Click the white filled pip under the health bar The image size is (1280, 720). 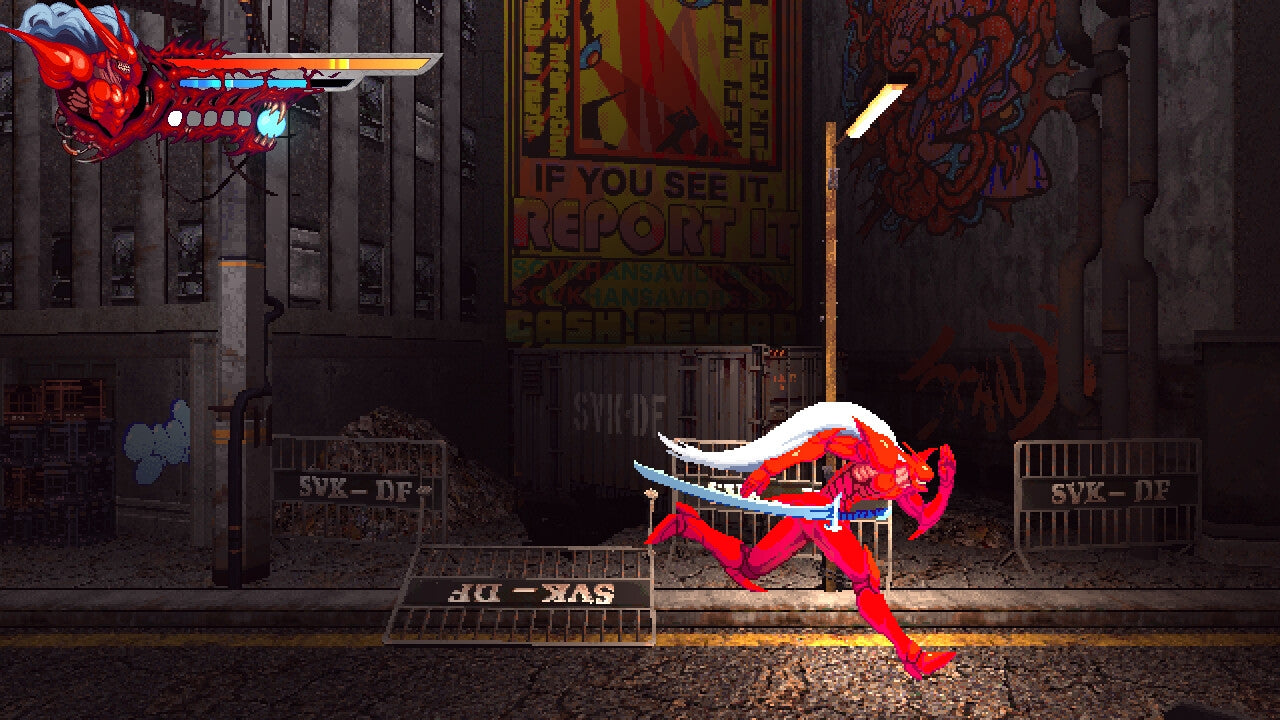pyautogui.click(x=174, y=118)
